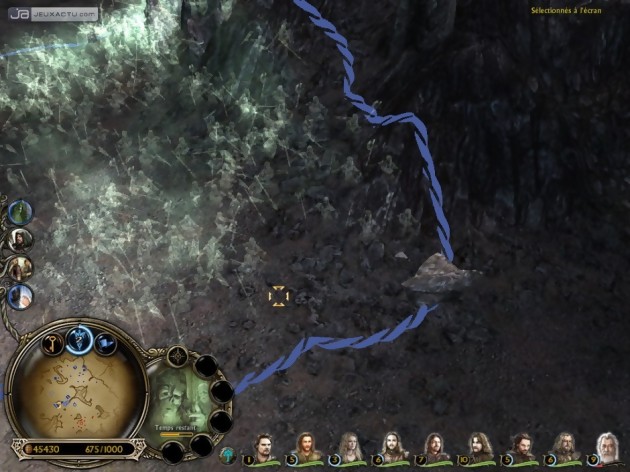Click the blue flag button above the minimap
630x472 pixels.
[x=105, y=345]
